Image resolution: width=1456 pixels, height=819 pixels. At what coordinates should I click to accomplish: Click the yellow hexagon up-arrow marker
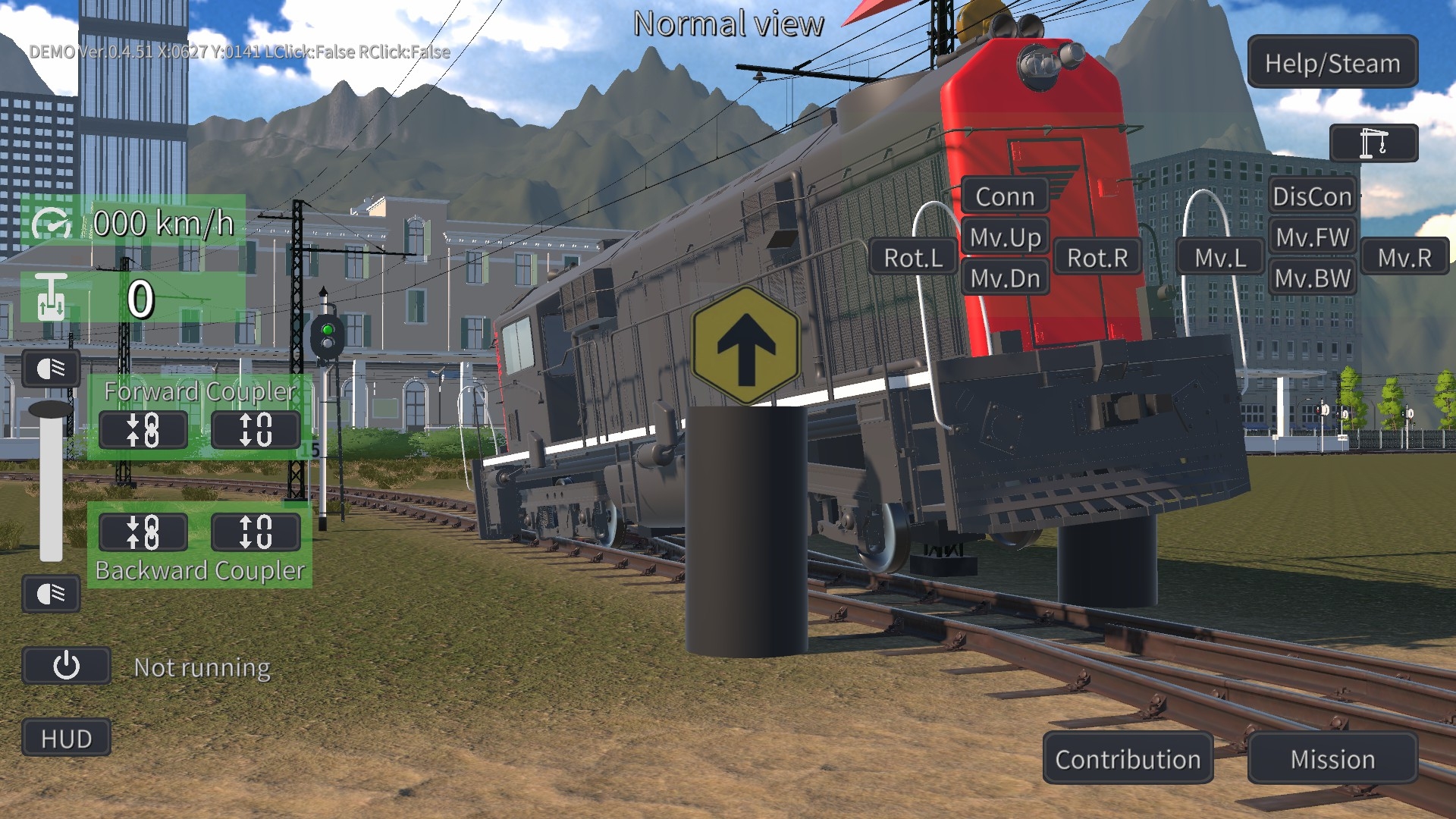coord(746,346)
